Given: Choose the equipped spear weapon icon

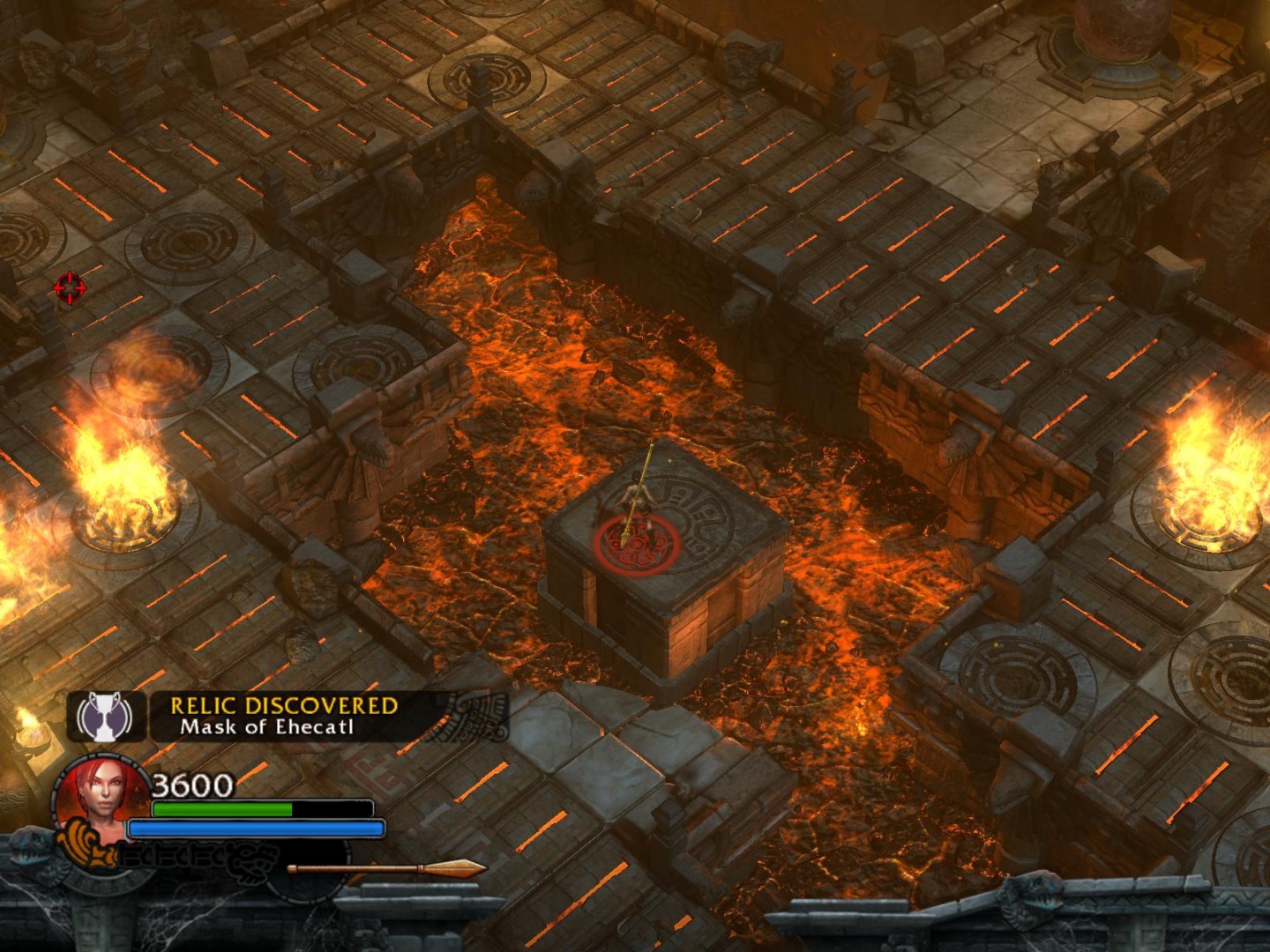Looking at the screenshot, I should 386,868.
